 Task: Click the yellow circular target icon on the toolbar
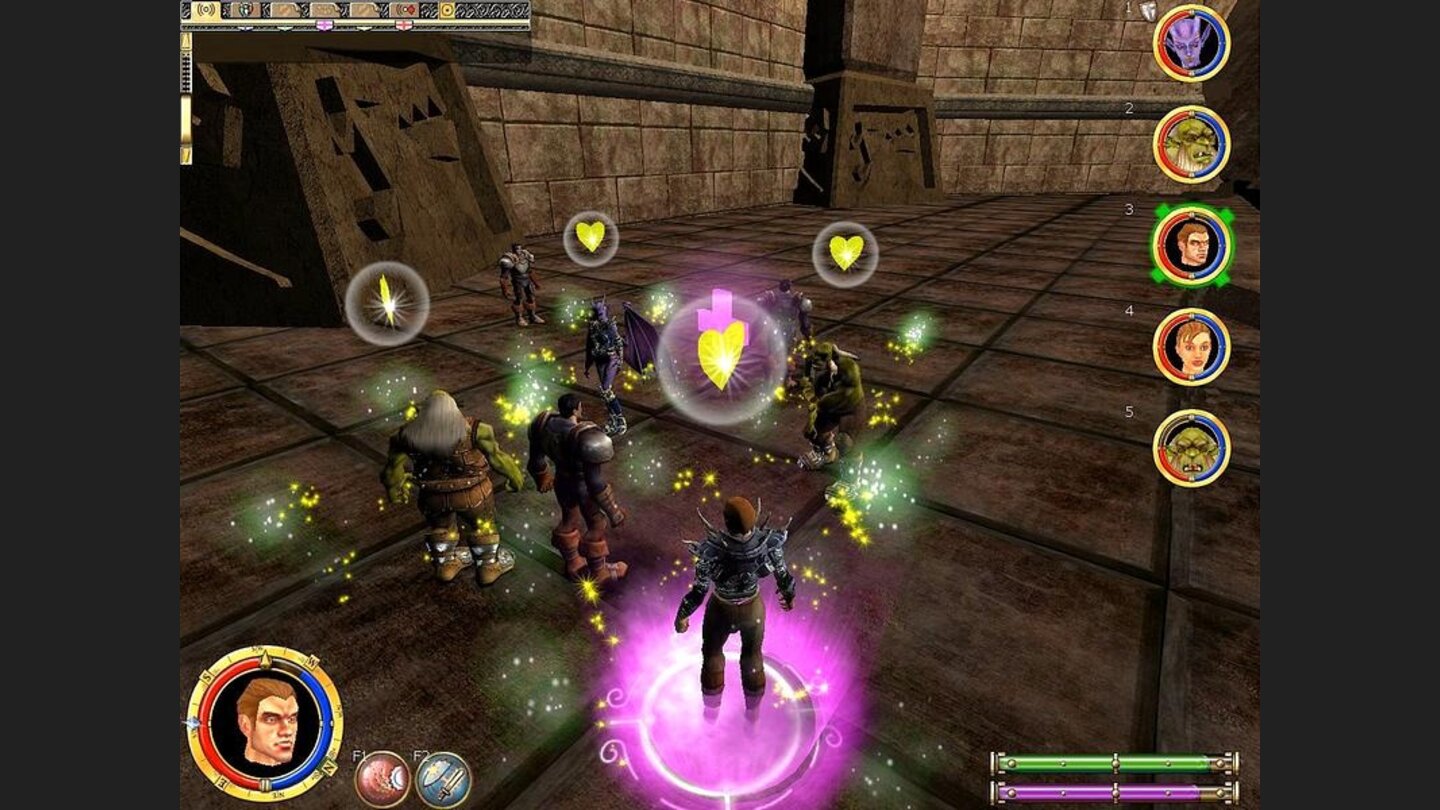[x=447, y=10]
